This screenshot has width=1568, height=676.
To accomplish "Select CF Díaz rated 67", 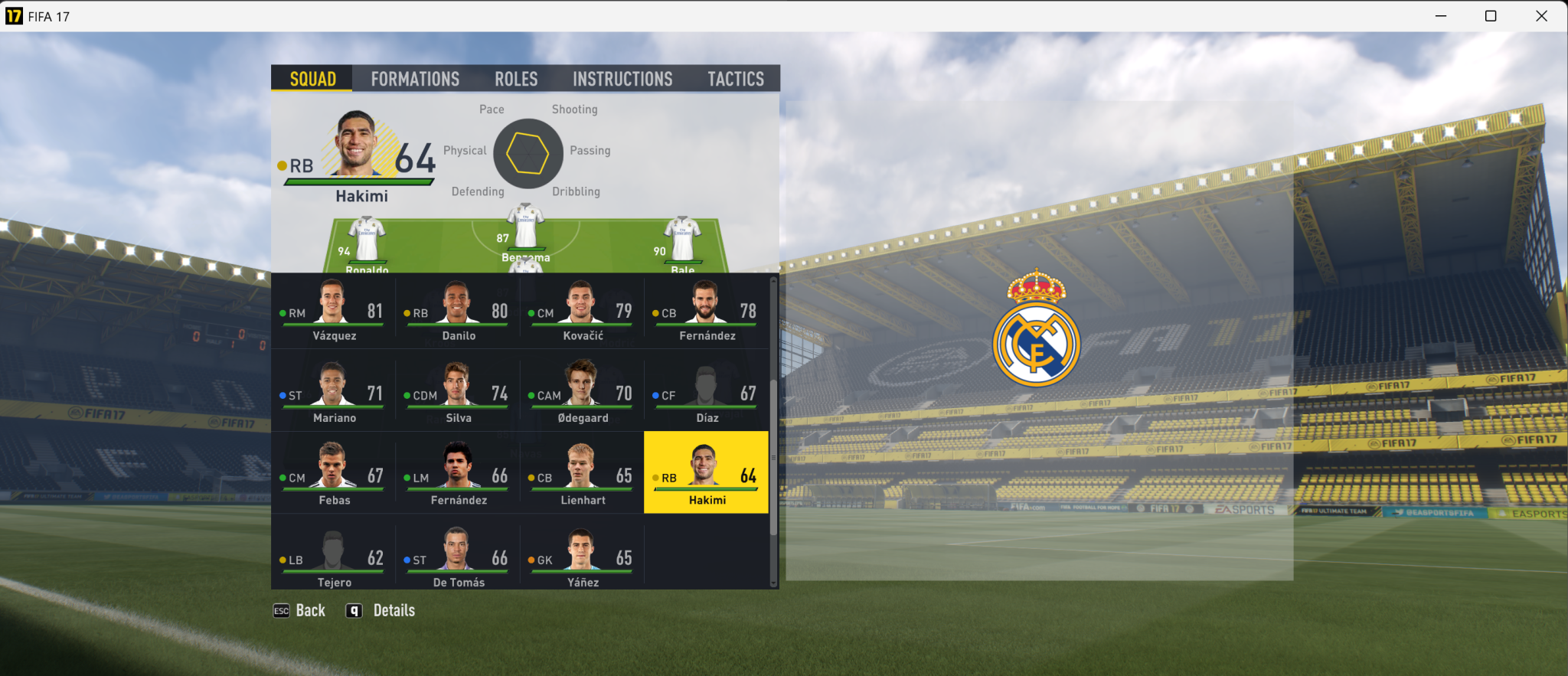I will [706, 394].
